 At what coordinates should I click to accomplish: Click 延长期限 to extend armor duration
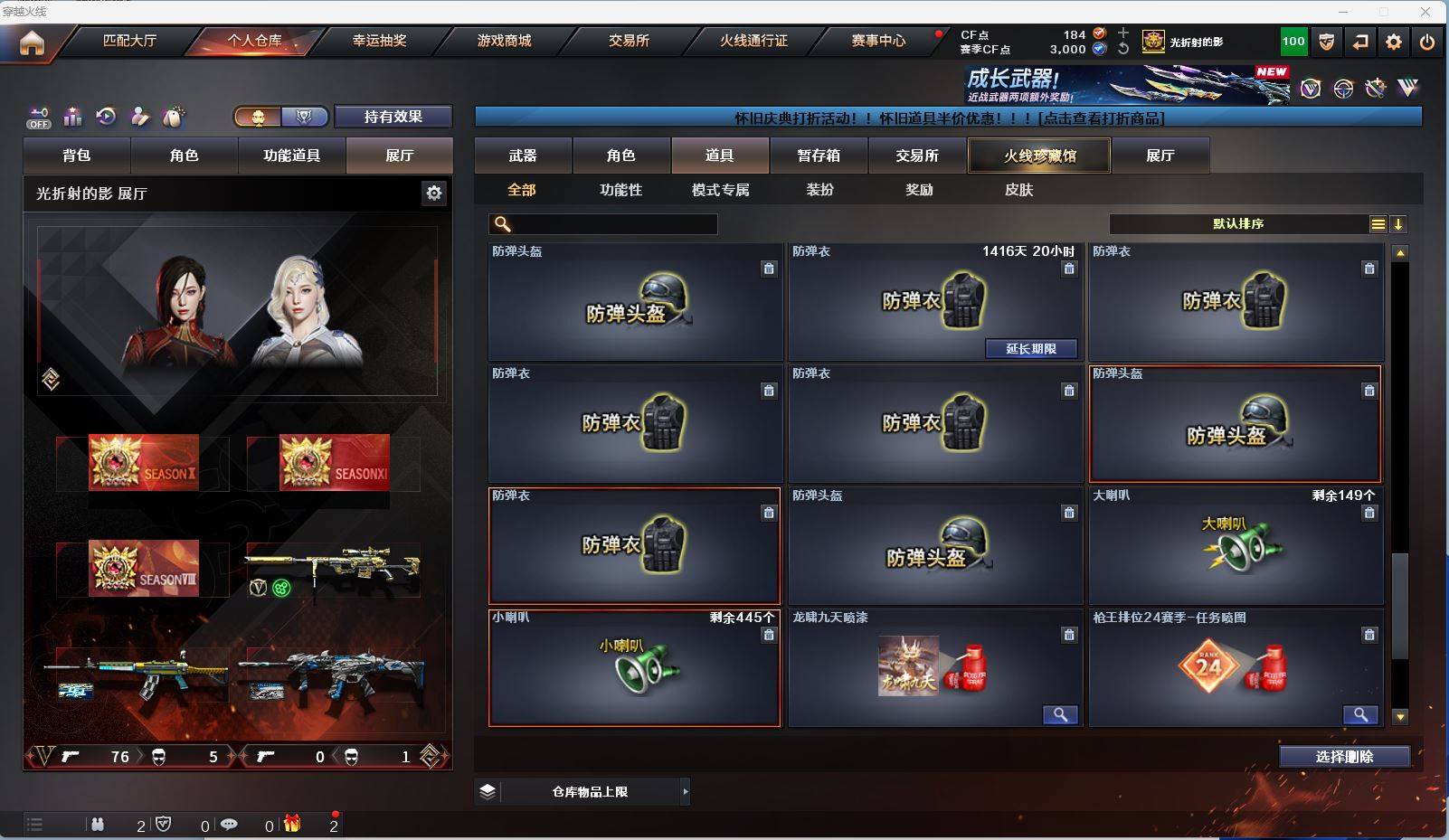pos(1031,349)
